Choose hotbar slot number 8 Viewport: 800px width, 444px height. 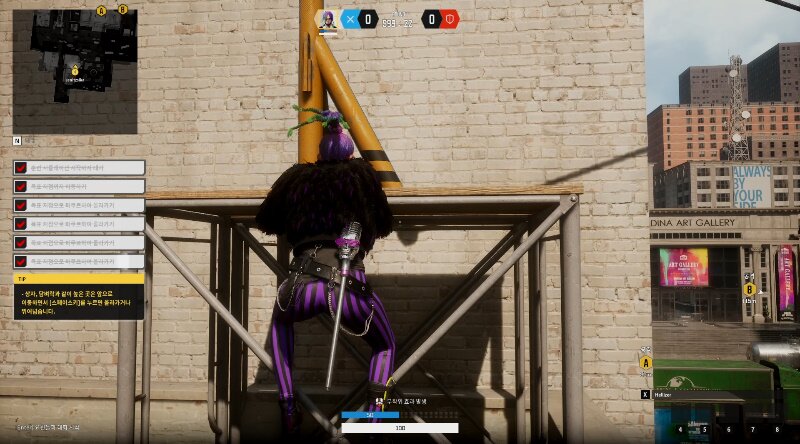776,430
